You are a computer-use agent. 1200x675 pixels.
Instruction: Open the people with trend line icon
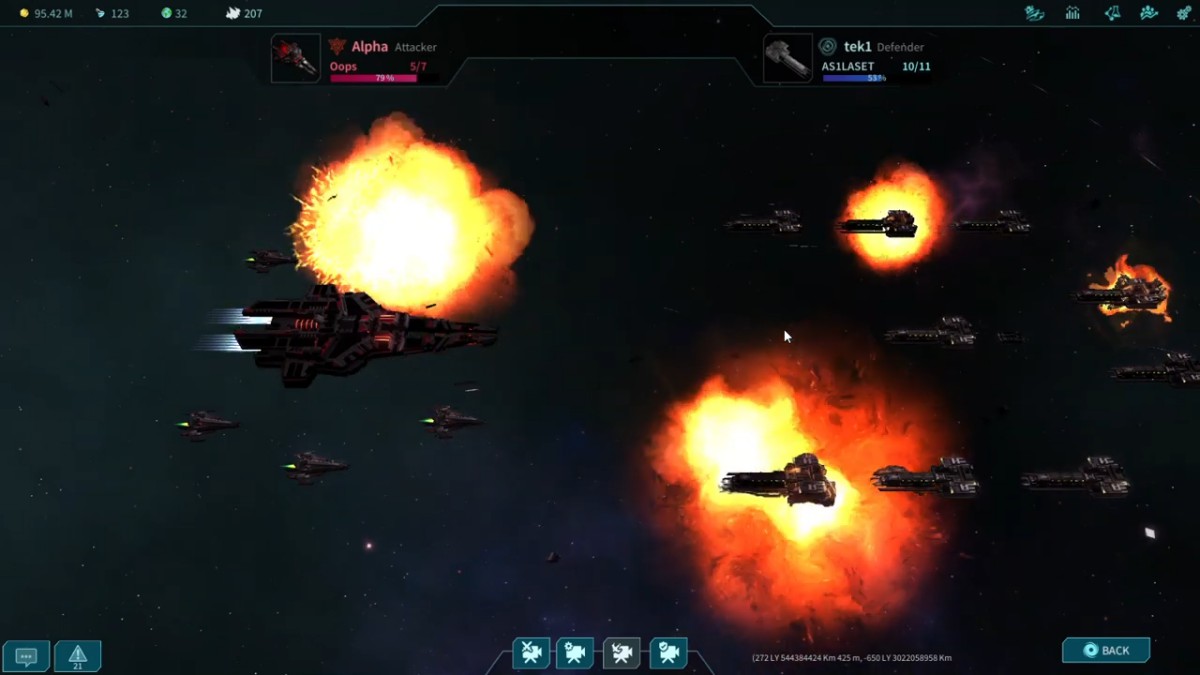(1149, 13)
